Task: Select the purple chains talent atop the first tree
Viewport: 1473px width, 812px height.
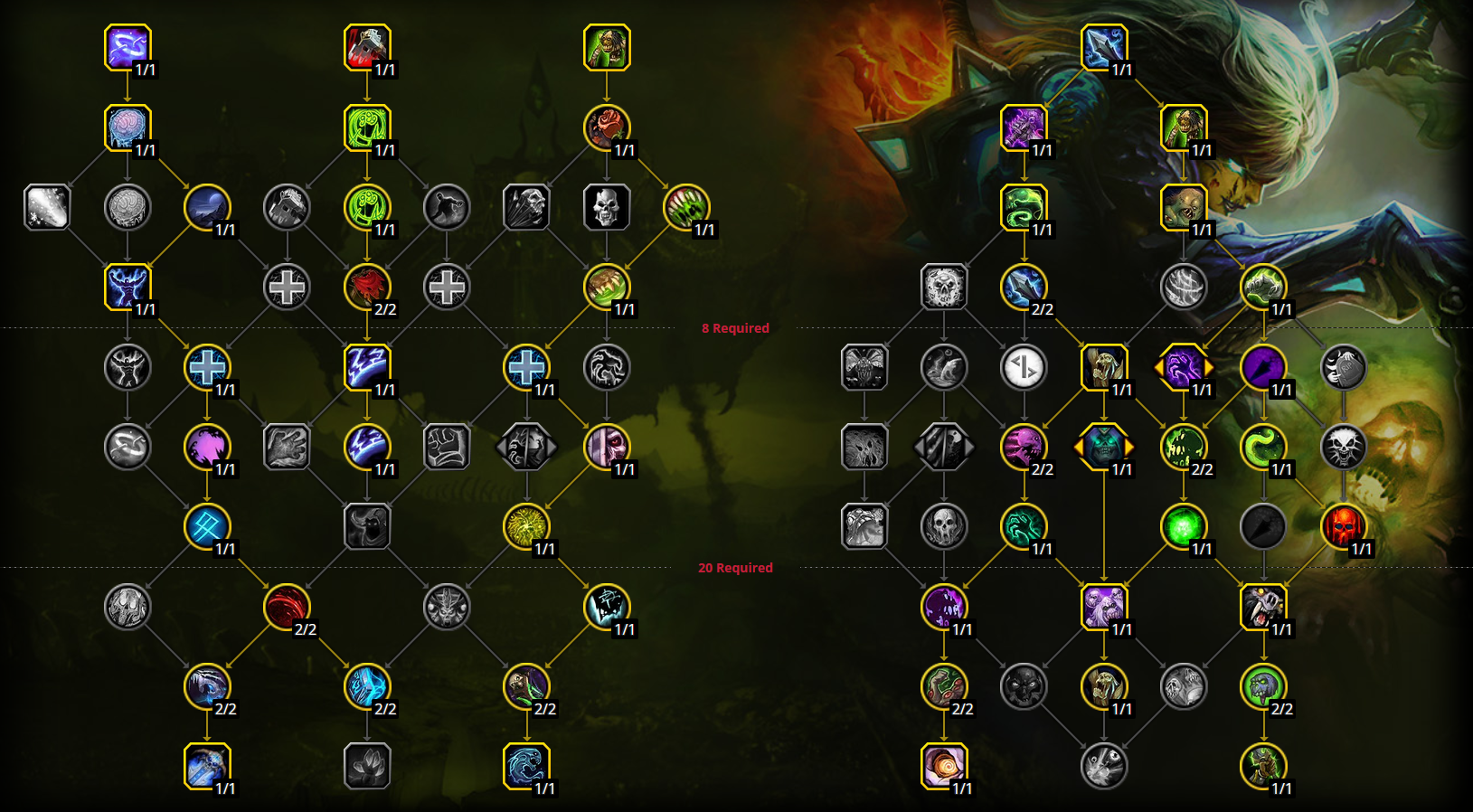Action: pos(127,47)
